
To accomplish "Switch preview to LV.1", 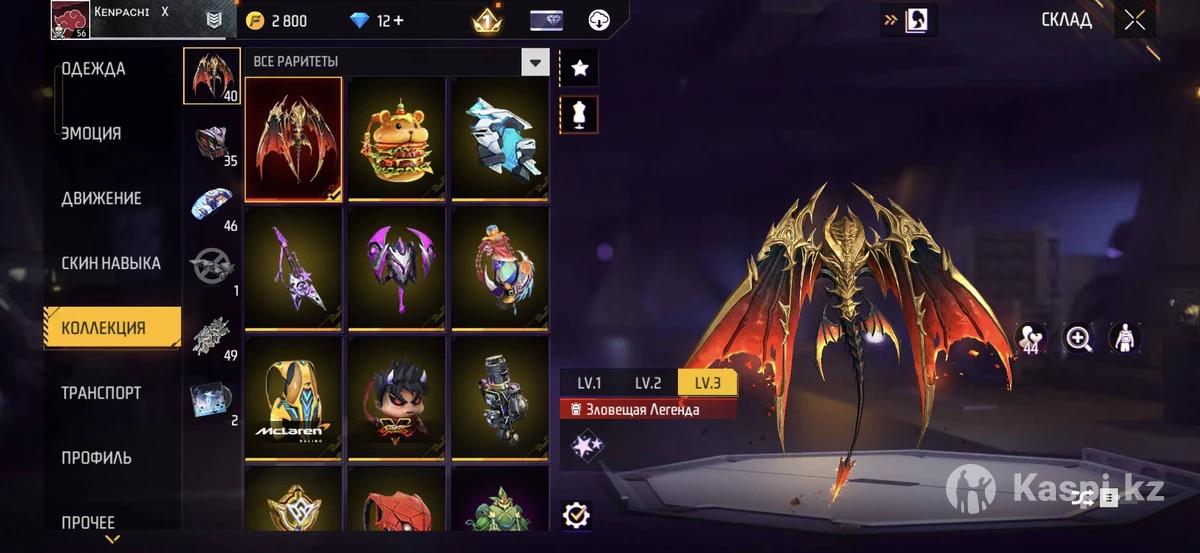I will [589, 383].
